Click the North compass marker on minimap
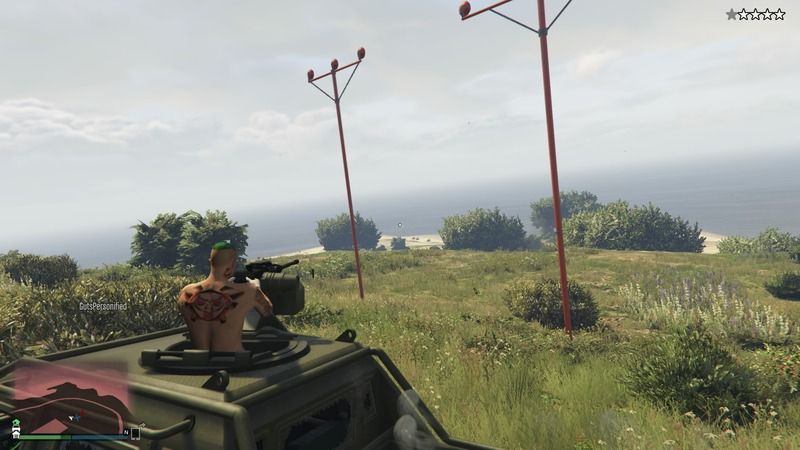Image resolution: width=800 pixels, height=450 pixels. point(126,432)
